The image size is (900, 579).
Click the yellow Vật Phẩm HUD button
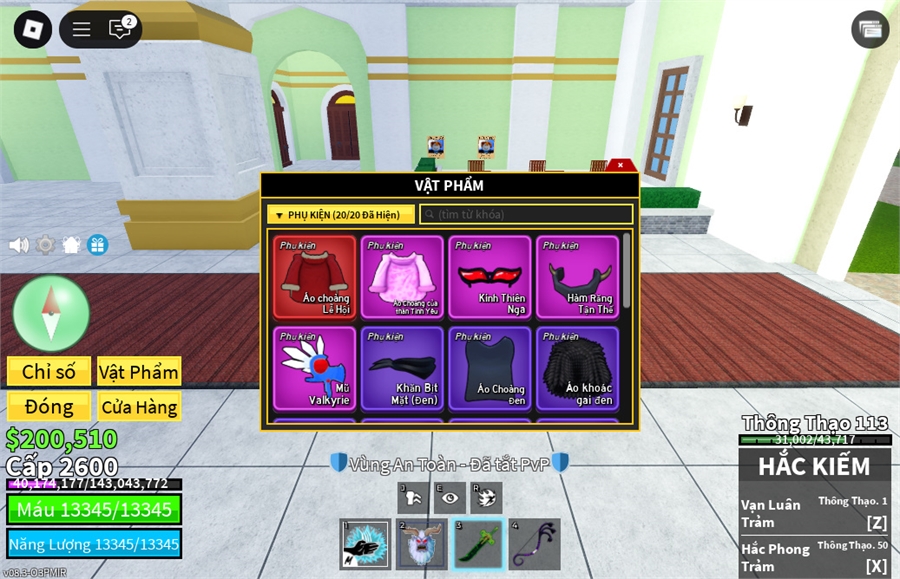(139, 372)
